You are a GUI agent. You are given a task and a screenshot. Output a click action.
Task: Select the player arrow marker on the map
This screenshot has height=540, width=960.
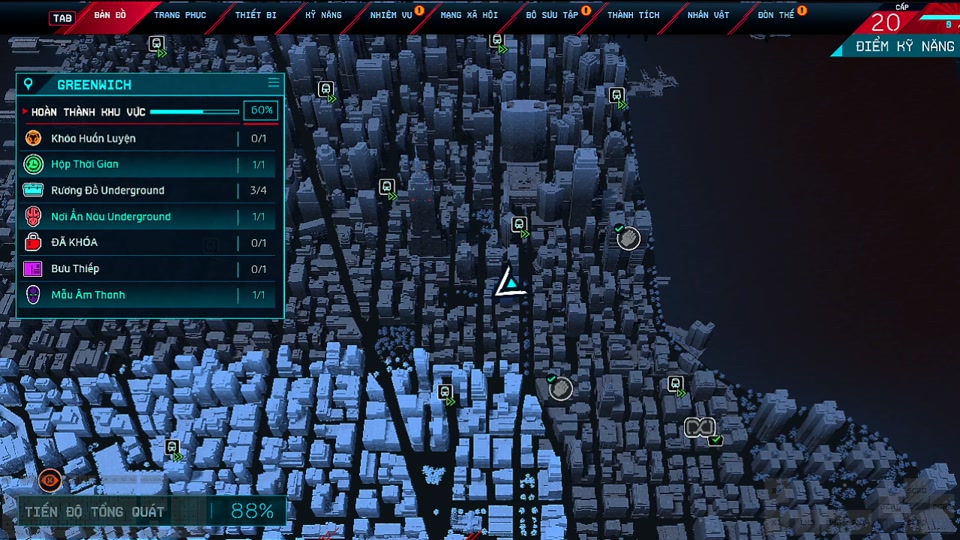tap(510, 284)
